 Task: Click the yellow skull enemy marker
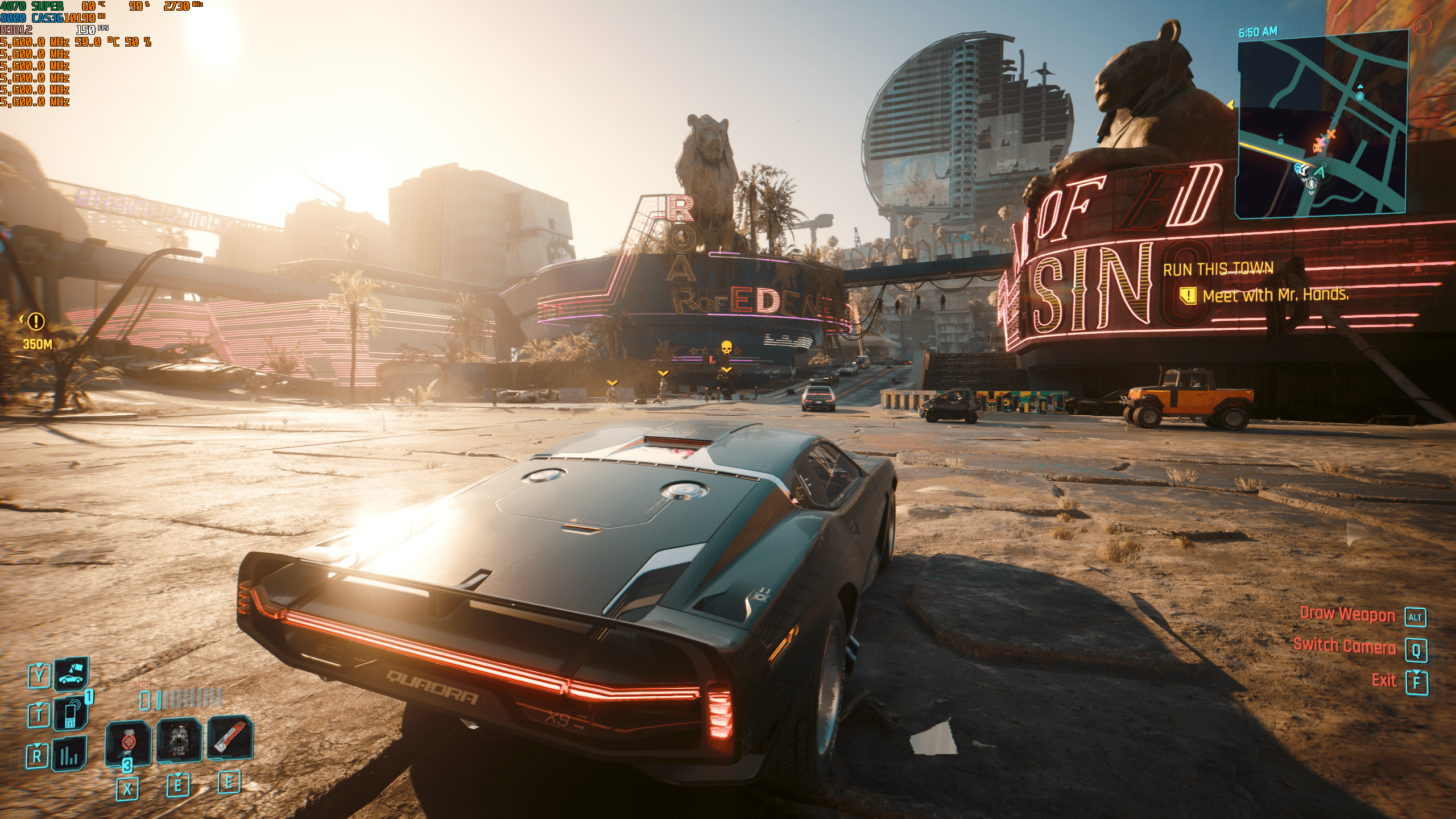(726, 347)
